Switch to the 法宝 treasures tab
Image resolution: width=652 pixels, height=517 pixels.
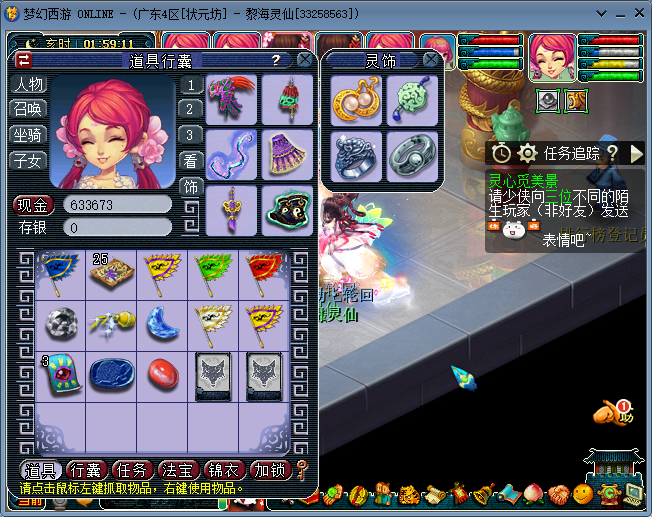[179, 470]
